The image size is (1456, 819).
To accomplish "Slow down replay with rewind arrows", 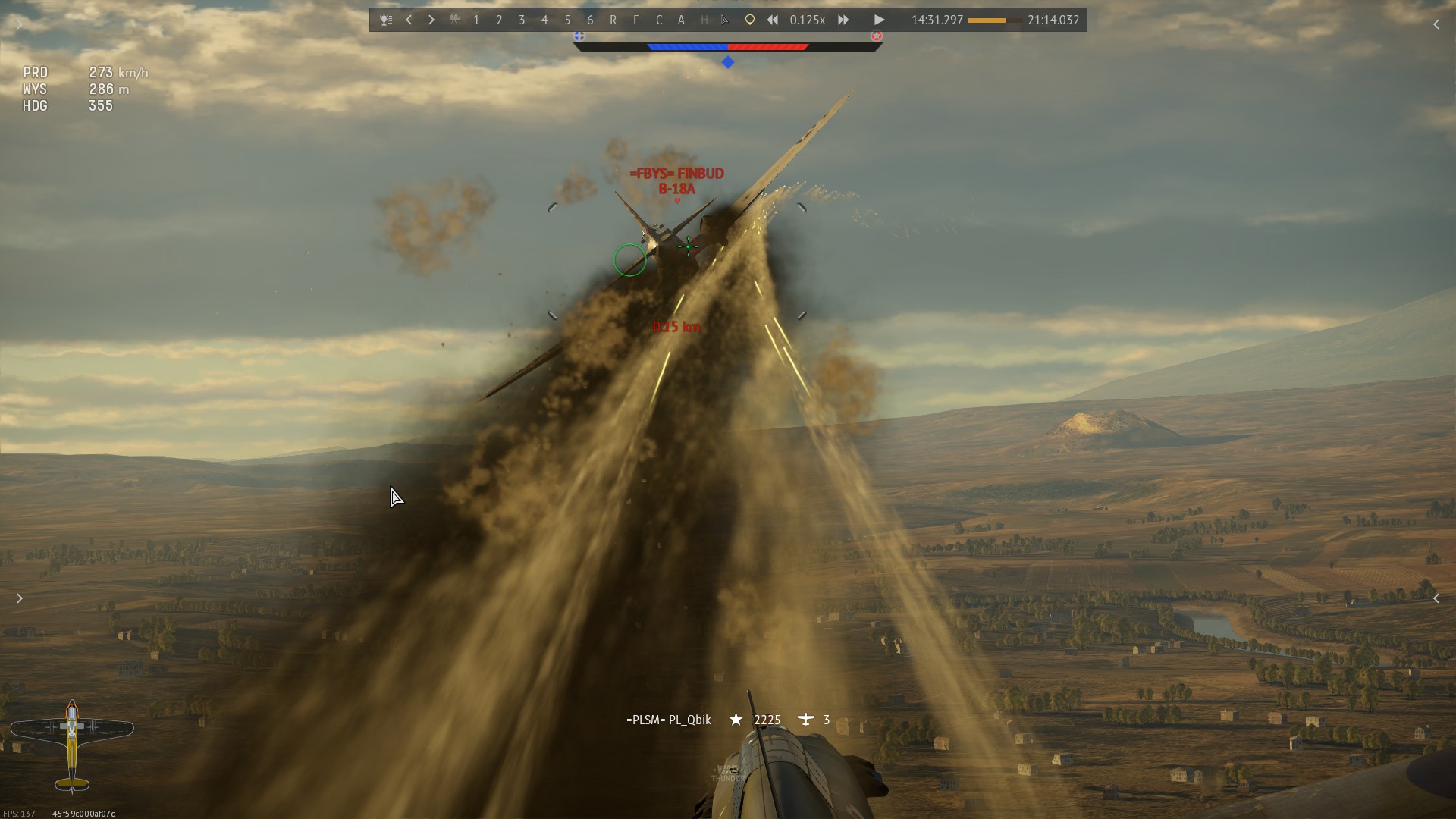I will point(772,20).
